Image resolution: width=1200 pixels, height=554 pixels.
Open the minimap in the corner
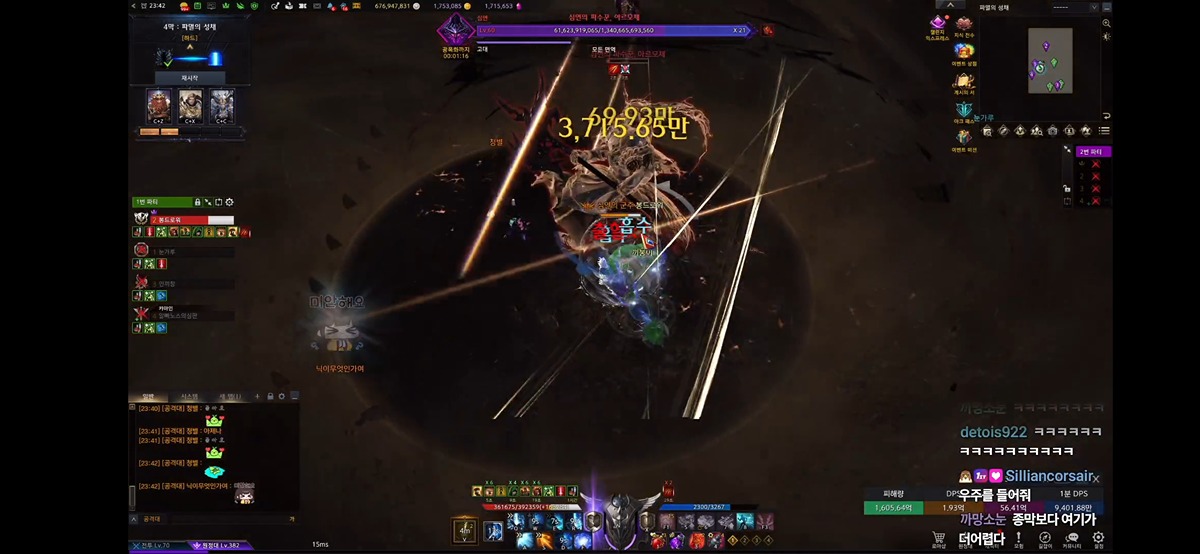coord(1050,60)
